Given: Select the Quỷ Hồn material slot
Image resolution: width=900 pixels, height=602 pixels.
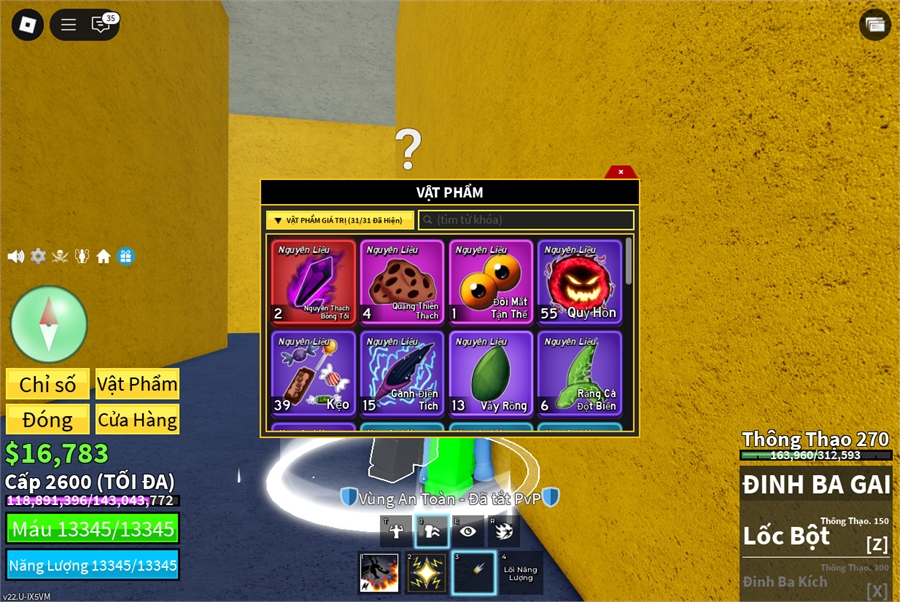Looking at the screenshot, I should pyautogui.click(x=579, y=282).
